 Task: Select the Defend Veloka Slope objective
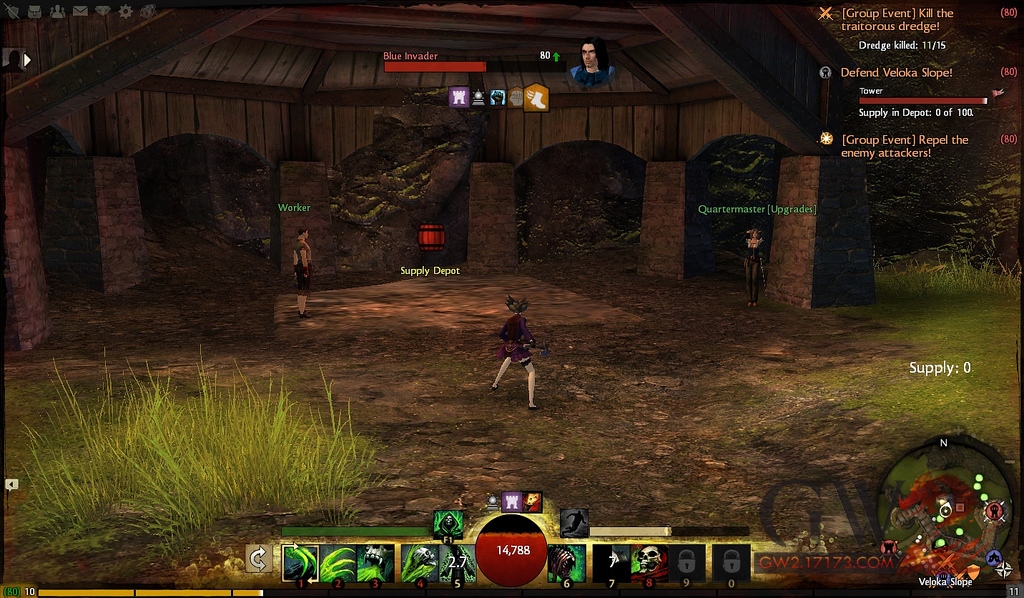pyautogui.click(x=896, y=73)
